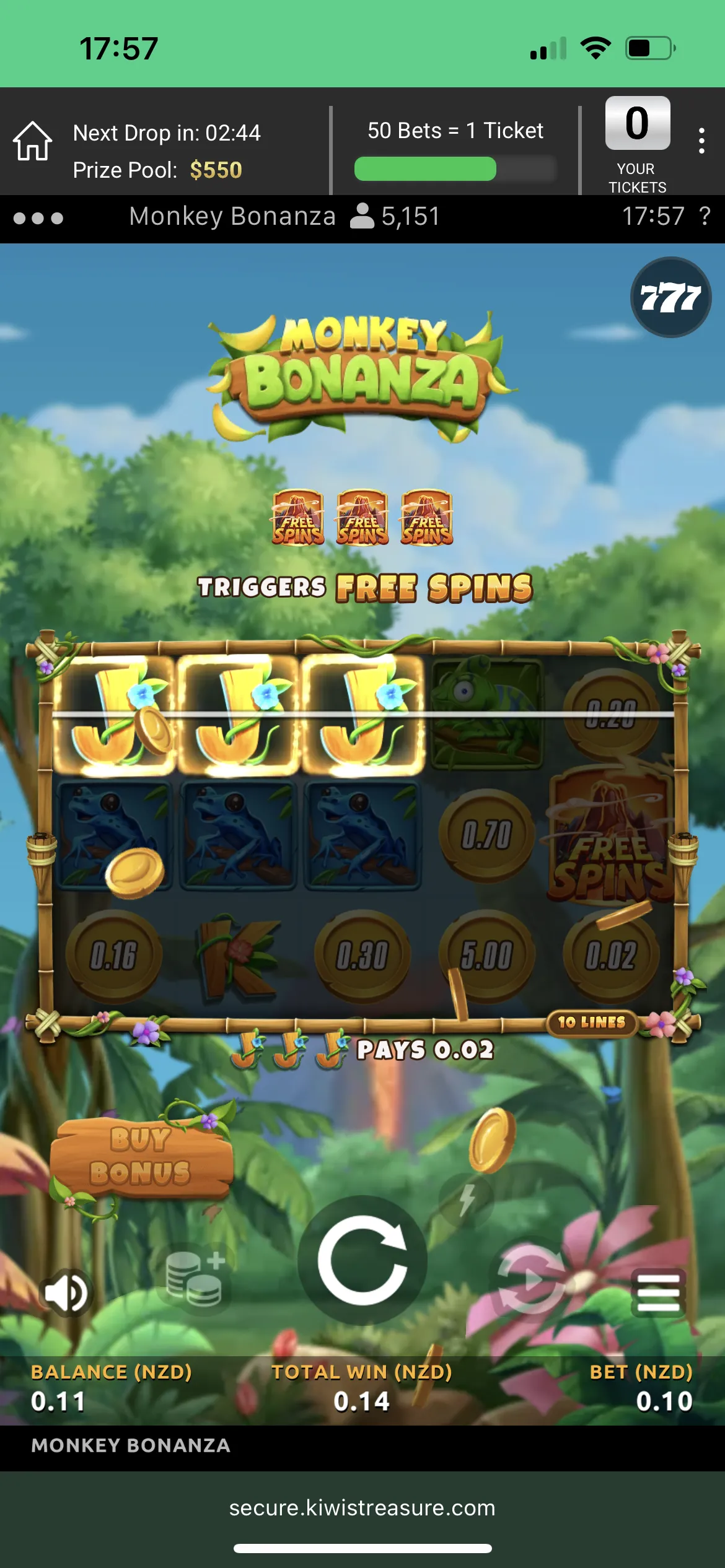725x1568 pixels.
Task: Select the 10 Lines badge
Action: tap(592, 1022)
